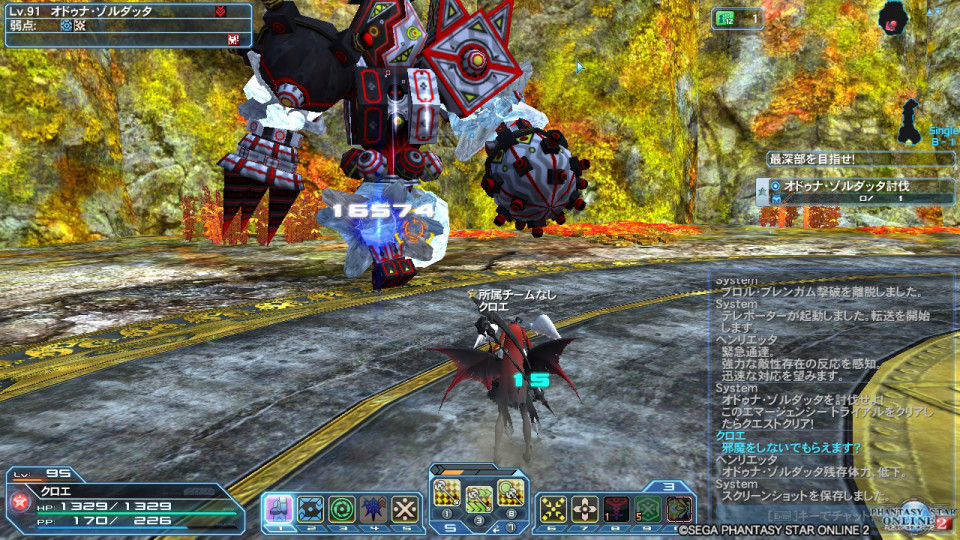Screen dimensions: 960x540
Task: Use the green item with count 5
Action: [x=648, y=509]
